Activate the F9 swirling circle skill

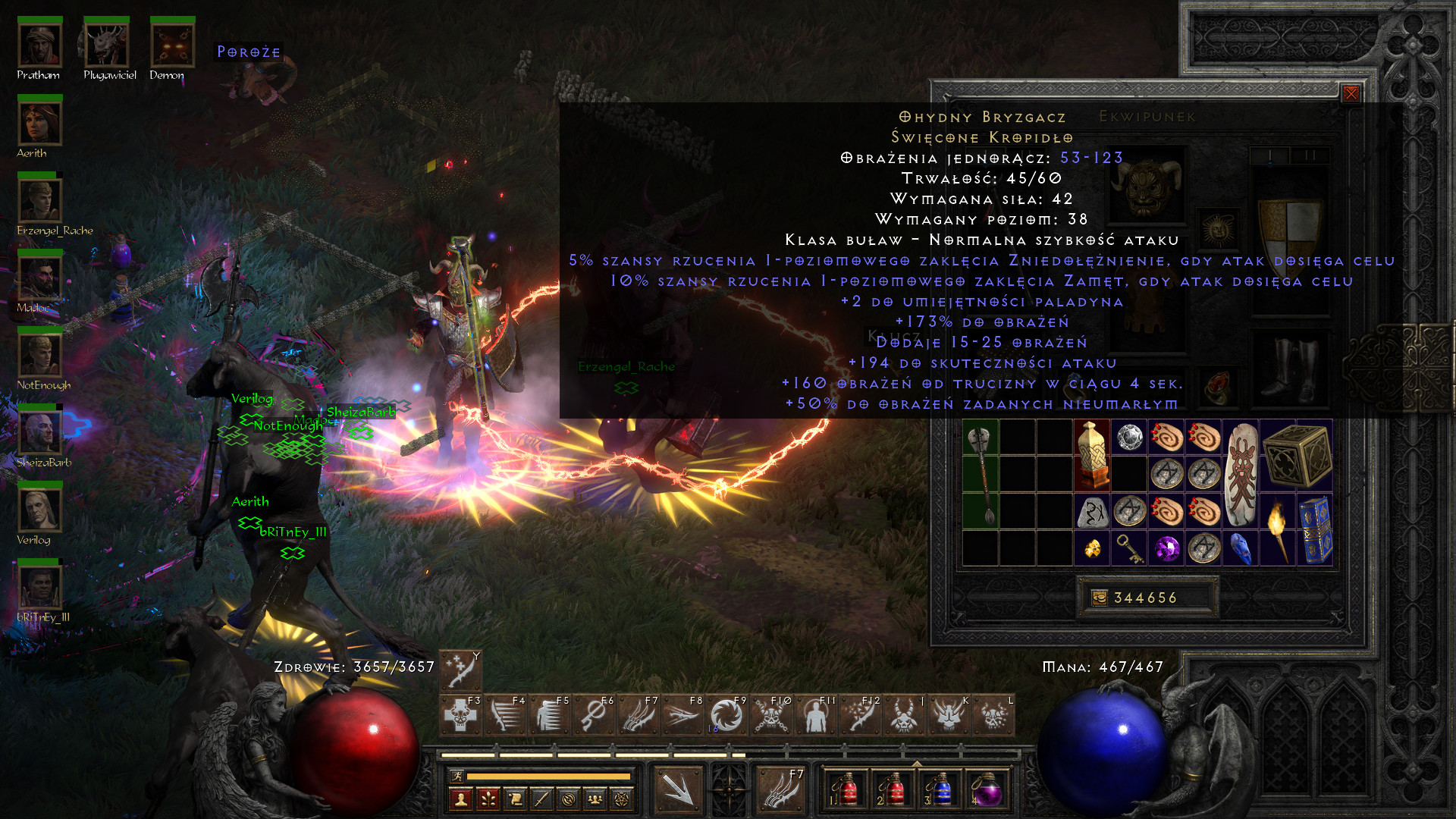pos(726,716)
